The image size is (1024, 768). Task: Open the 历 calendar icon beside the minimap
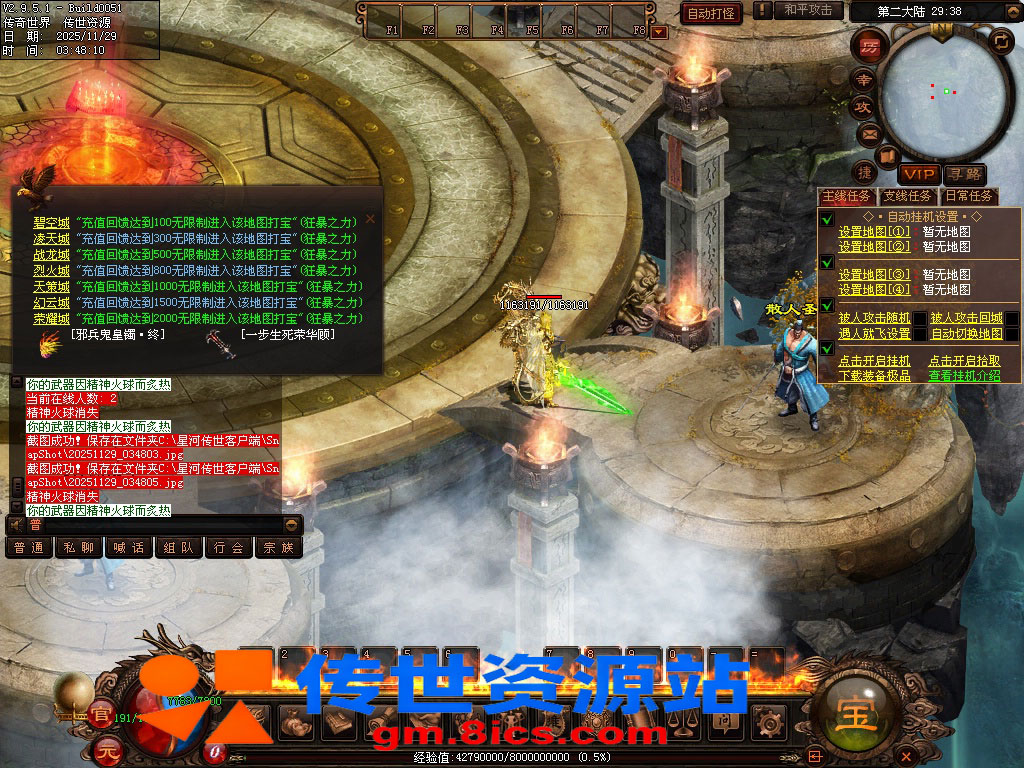[x=868, y=47]
